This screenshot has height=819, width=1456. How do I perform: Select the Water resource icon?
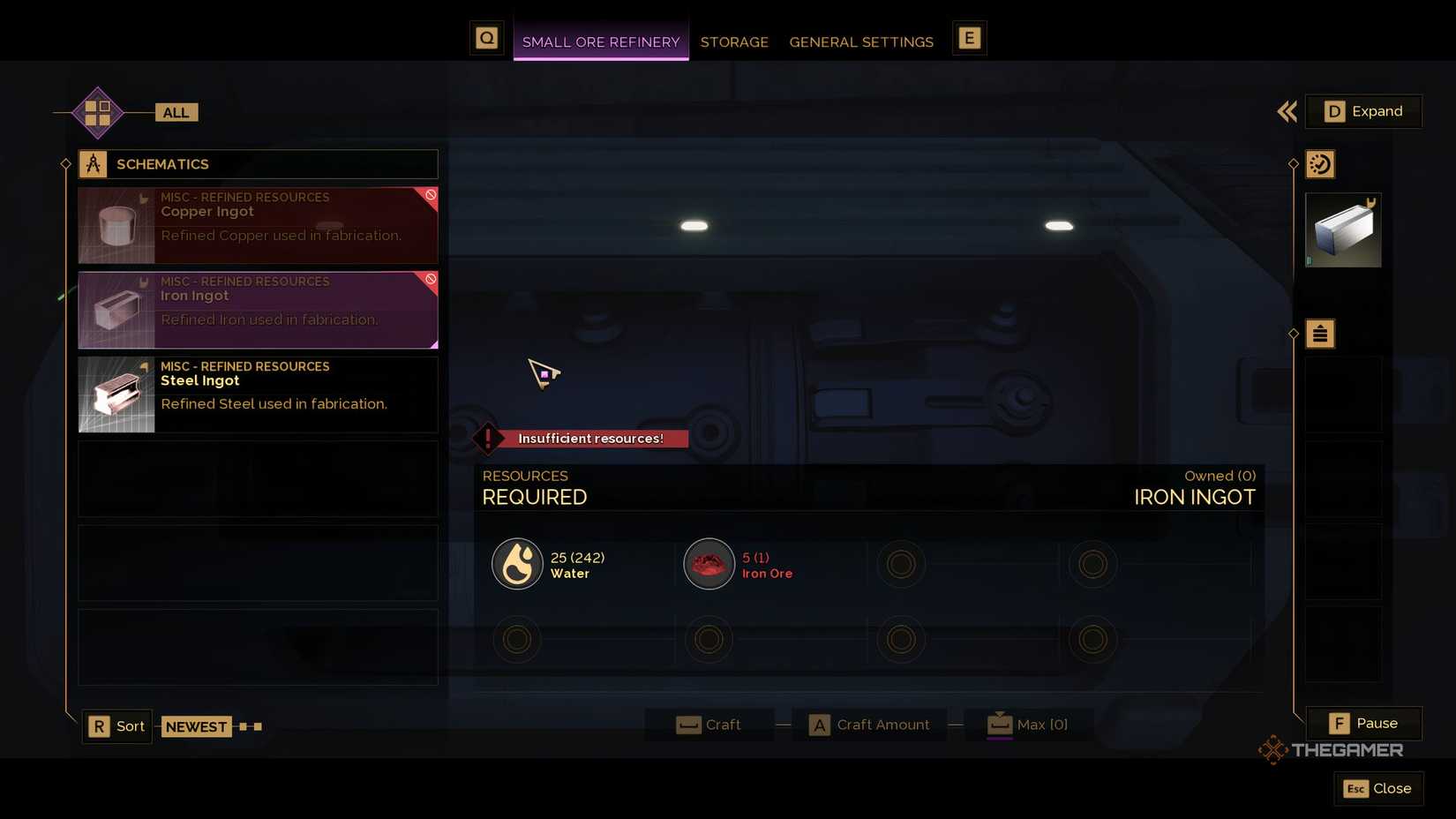[517, 563]
